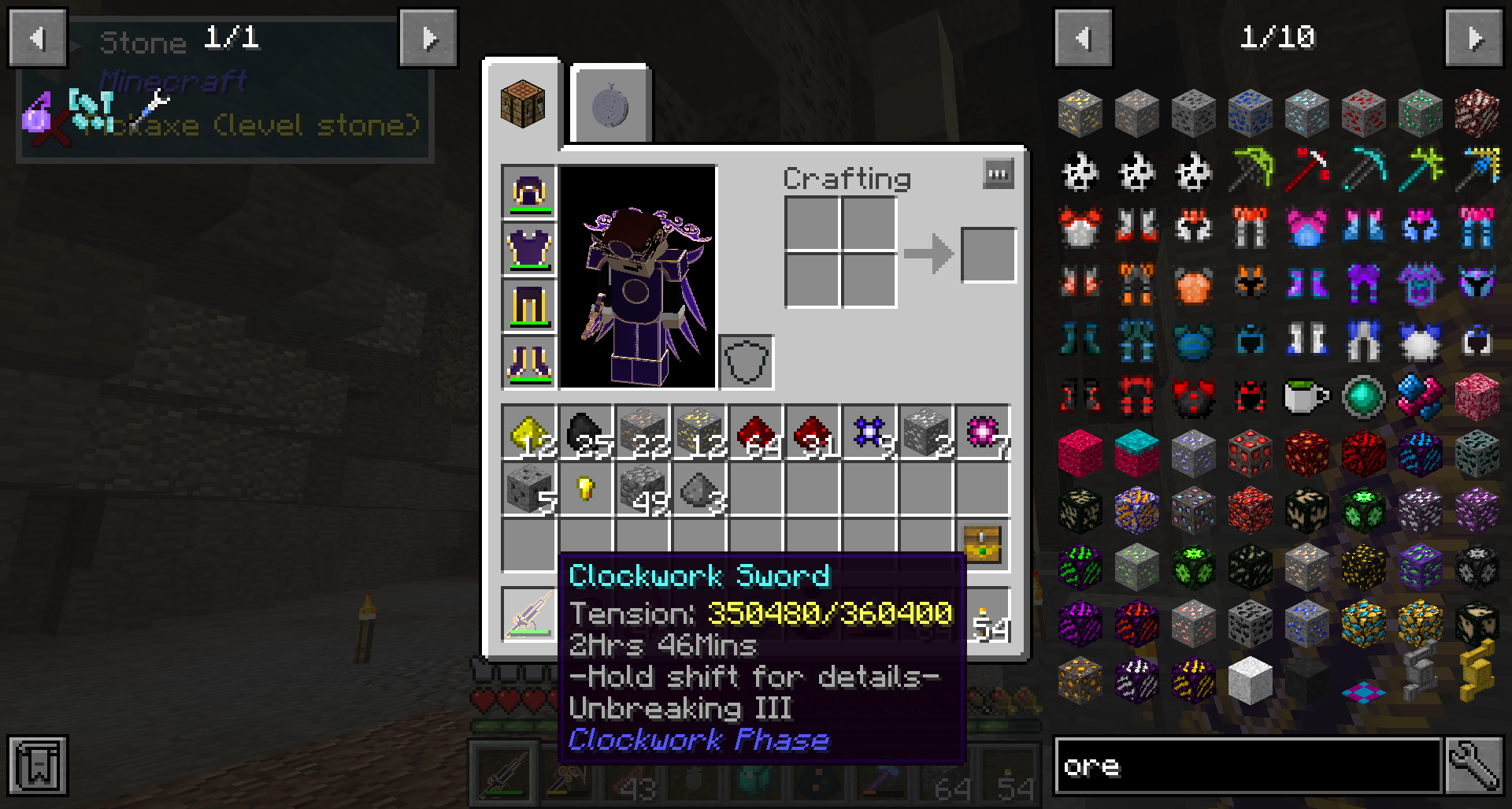Click the bookmark icon in the bottom-left corner
This screenshot has height=809, width=1512.
click(37, 766)
